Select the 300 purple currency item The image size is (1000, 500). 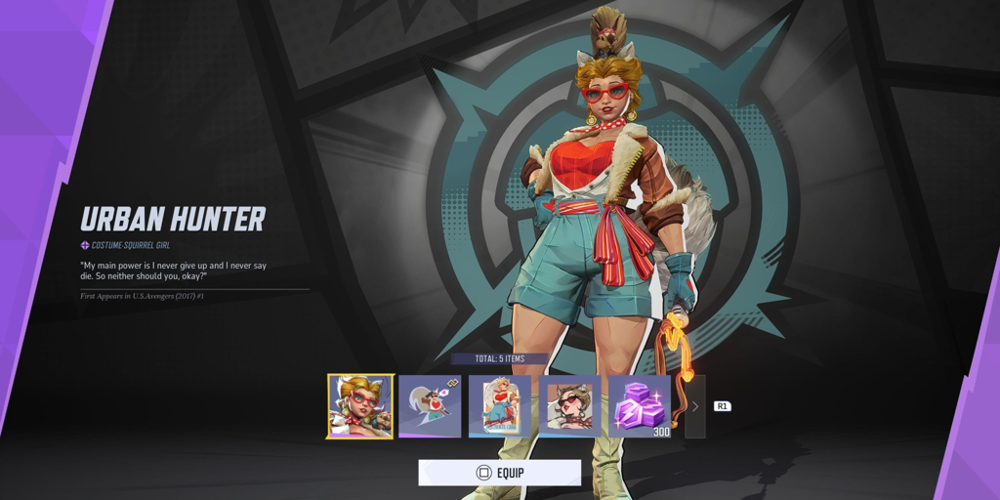(x=640, y=406)
